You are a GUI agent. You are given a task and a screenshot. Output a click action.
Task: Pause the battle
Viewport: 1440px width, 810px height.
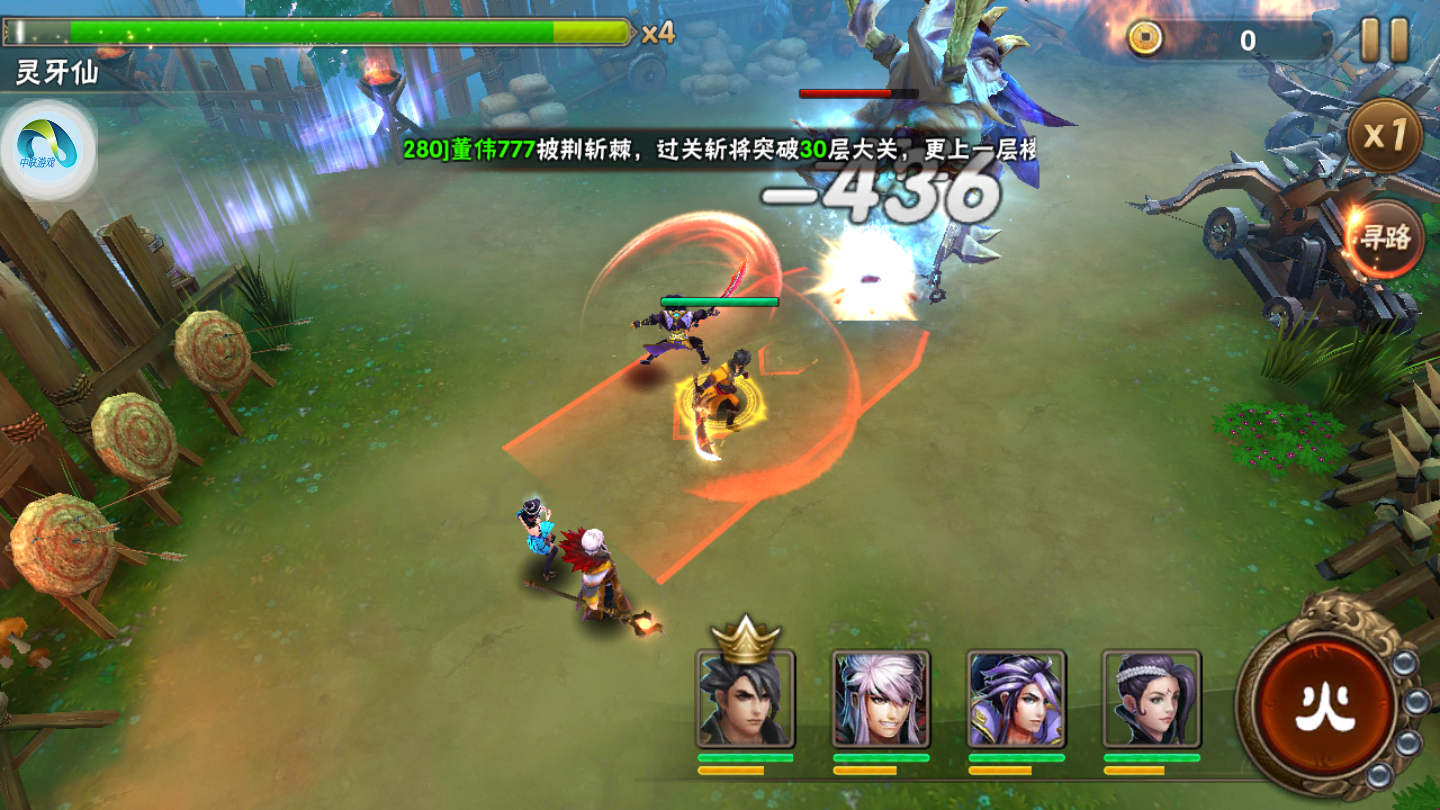(1385, 40)
